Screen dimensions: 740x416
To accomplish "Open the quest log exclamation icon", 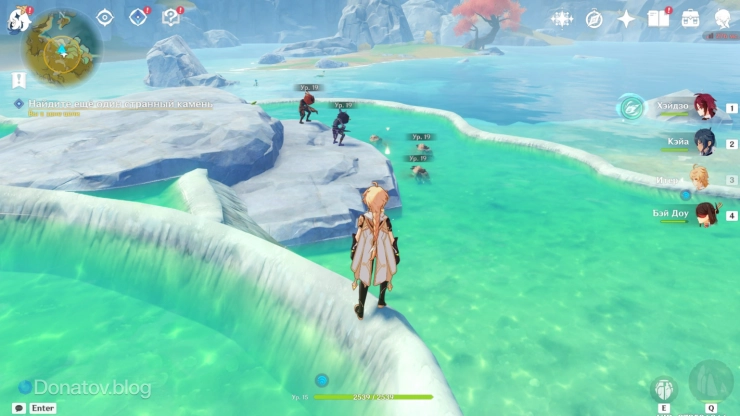I will click(19, 80).
